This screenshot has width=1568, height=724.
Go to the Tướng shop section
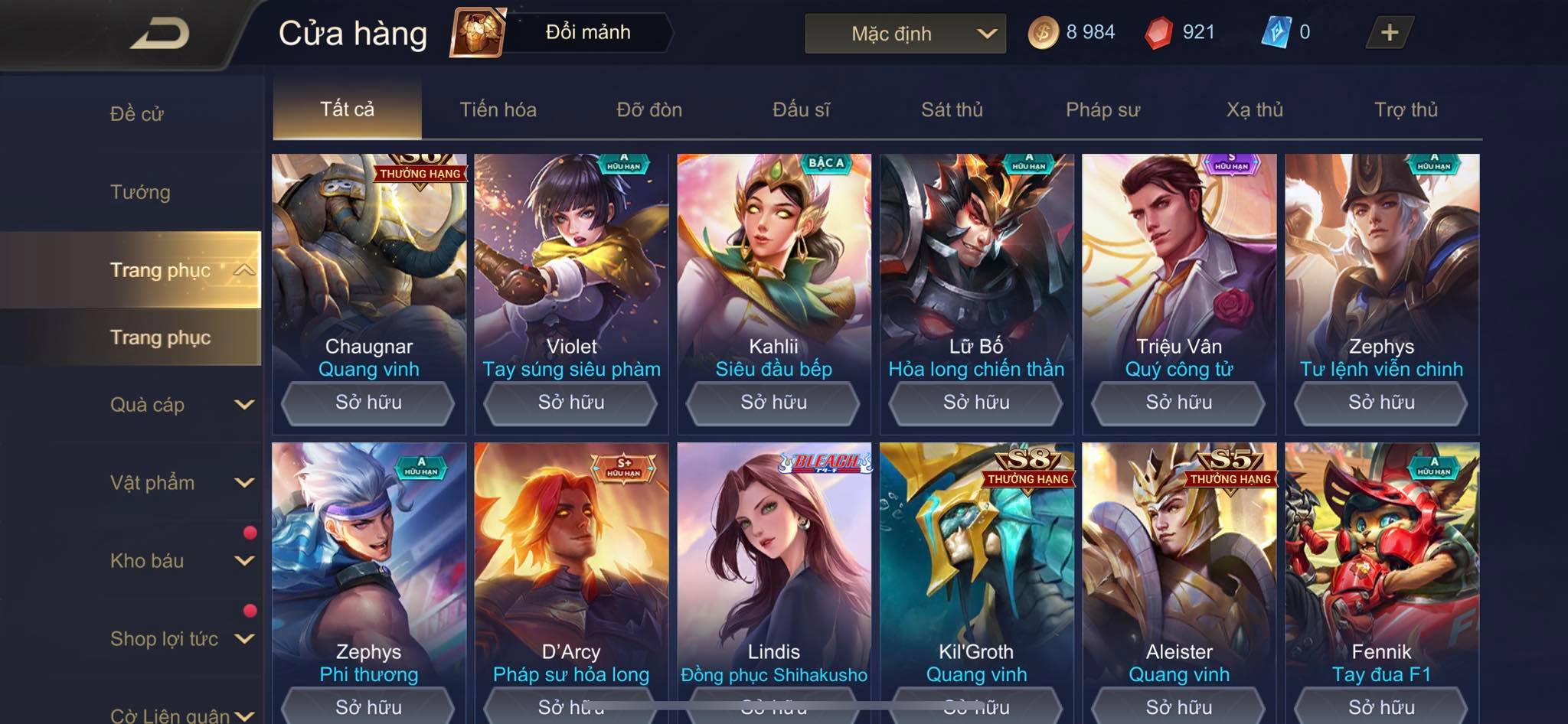coord(140,192)
